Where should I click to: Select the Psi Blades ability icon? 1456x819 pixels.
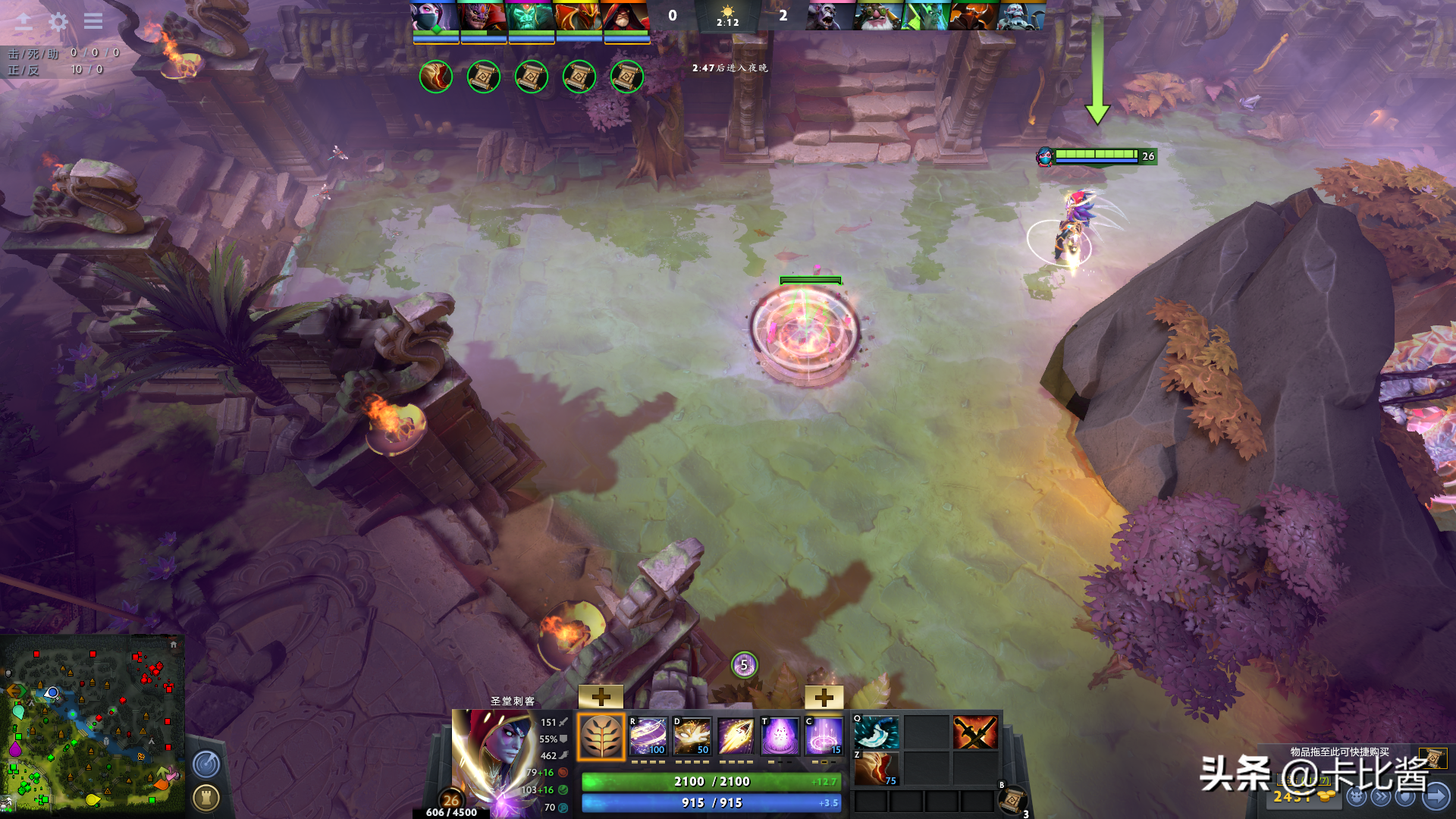[x=736, y=736]
